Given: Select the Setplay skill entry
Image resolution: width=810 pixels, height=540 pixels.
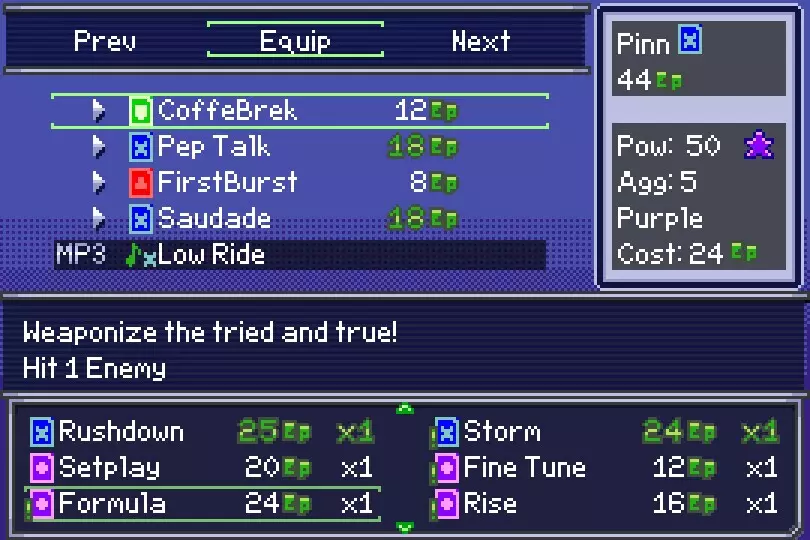Looking at the screenshot, I should (200, 467).
